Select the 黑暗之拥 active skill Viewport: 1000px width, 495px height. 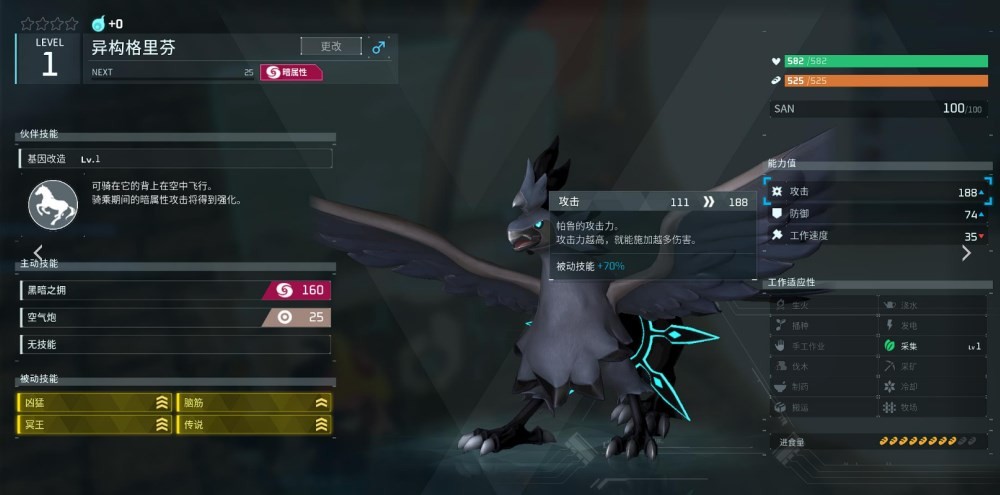(175, 290)
